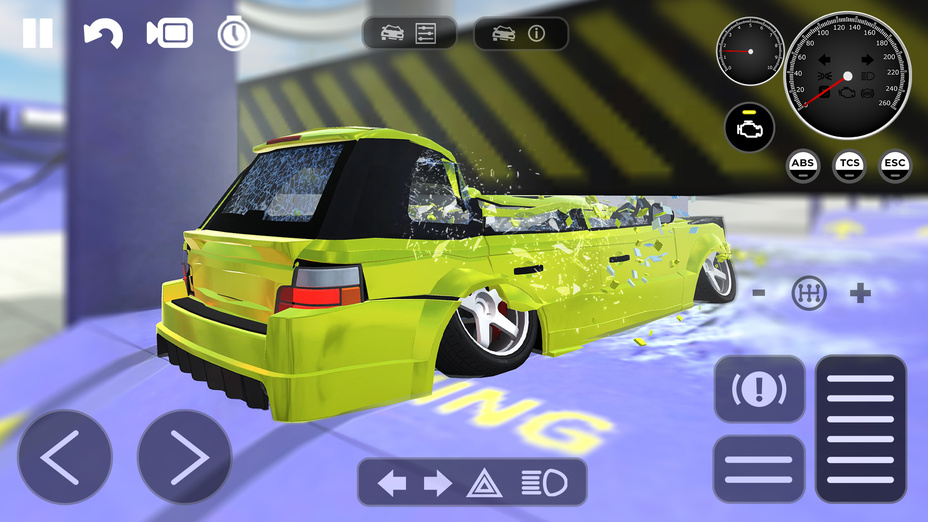
Task: Steer left with the left arrow
Action: [x=65, y=457]
